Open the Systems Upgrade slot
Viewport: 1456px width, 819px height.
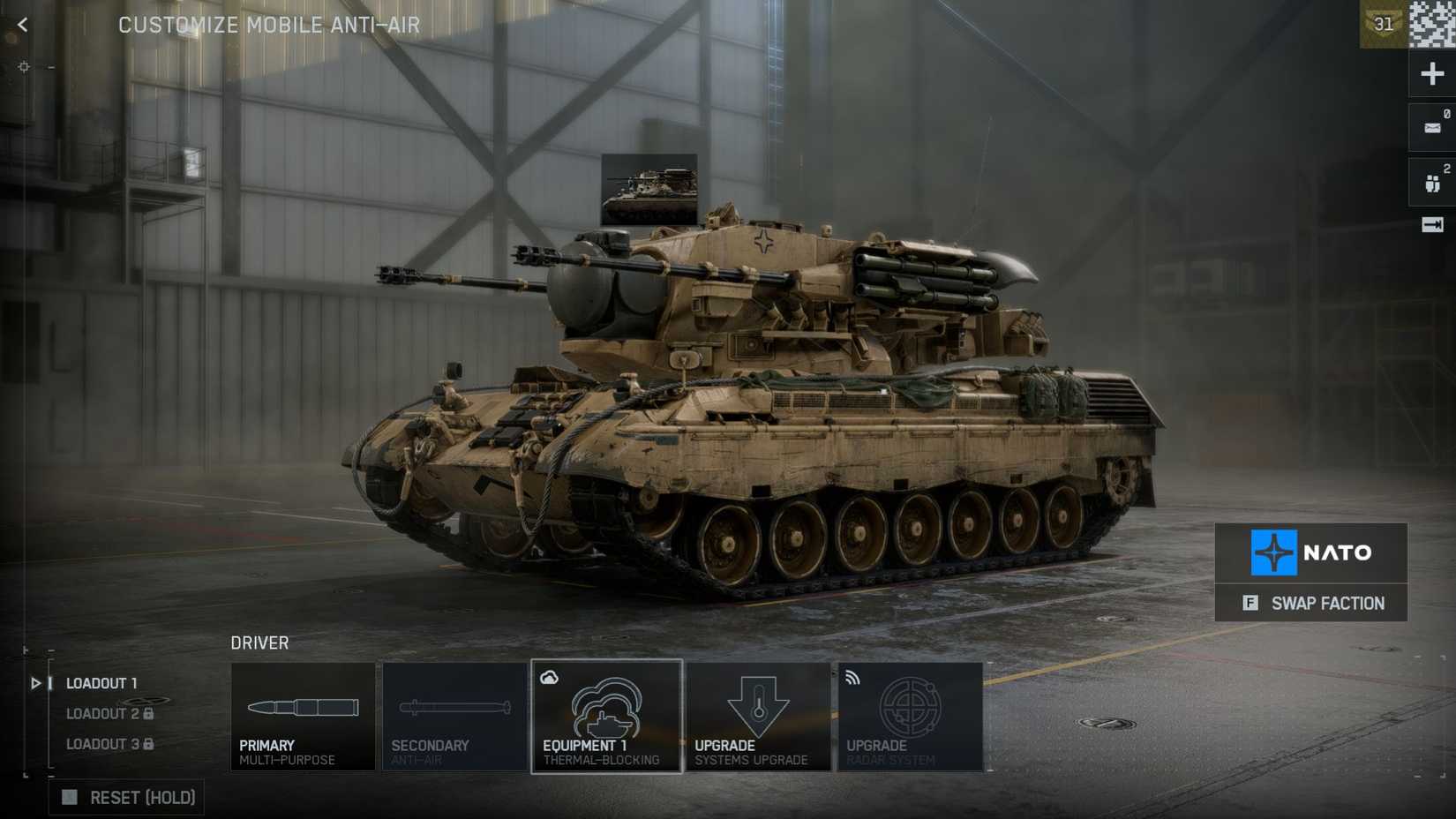point(757,717)
